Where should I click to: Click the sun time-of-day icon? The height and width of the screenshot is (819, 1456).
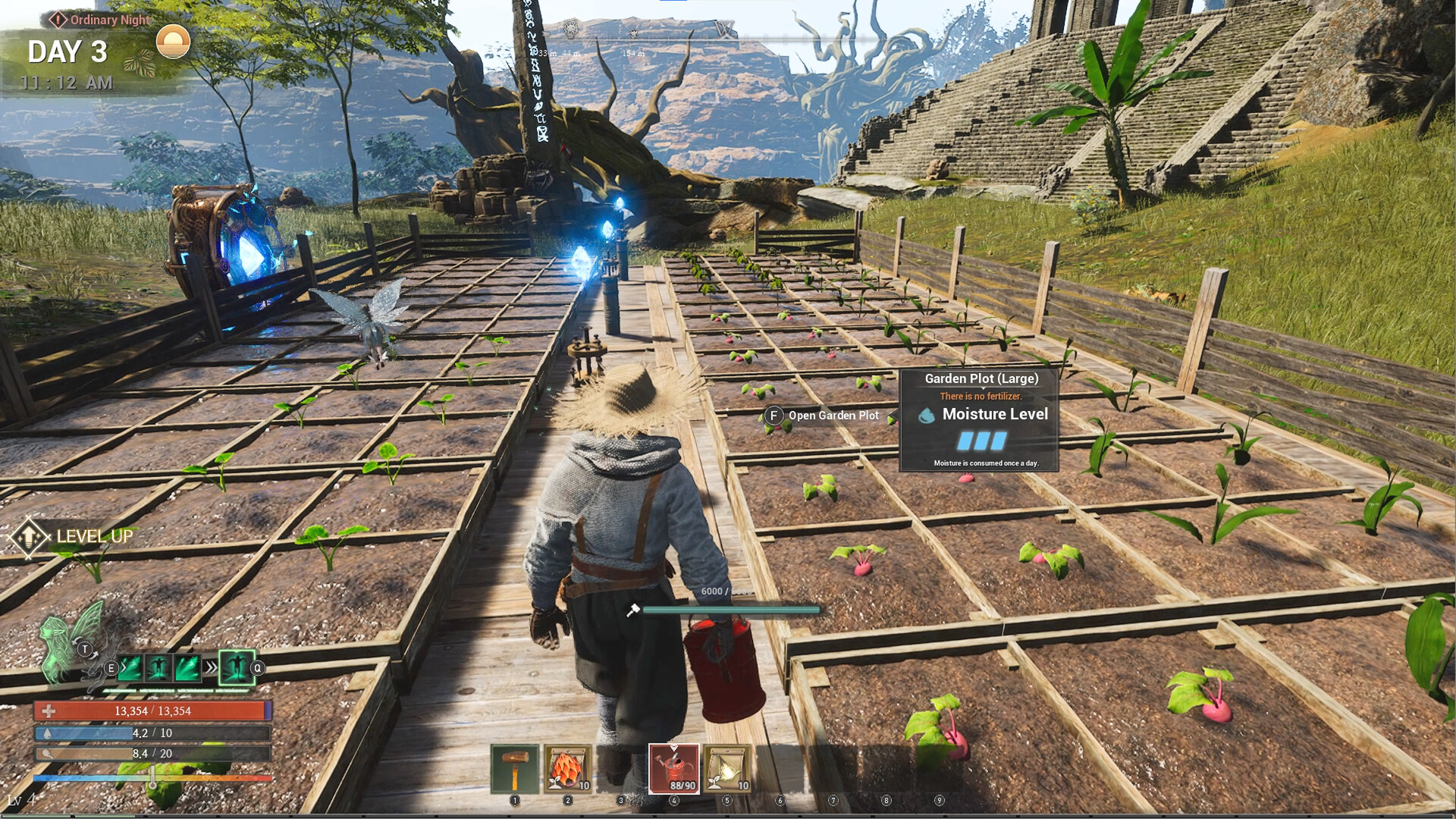(173, 42)
